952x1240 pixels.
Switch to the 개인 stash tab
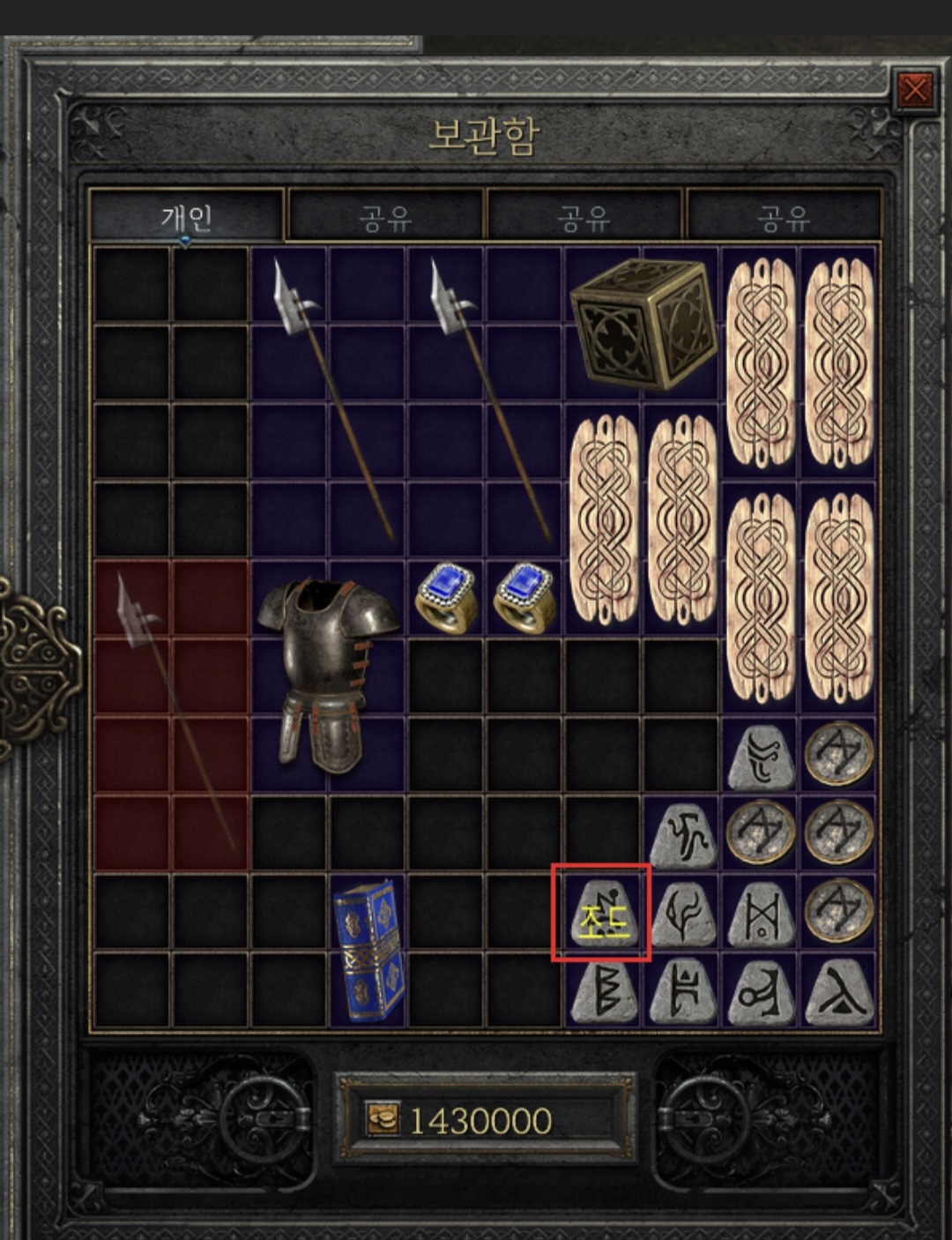(186, 216)
